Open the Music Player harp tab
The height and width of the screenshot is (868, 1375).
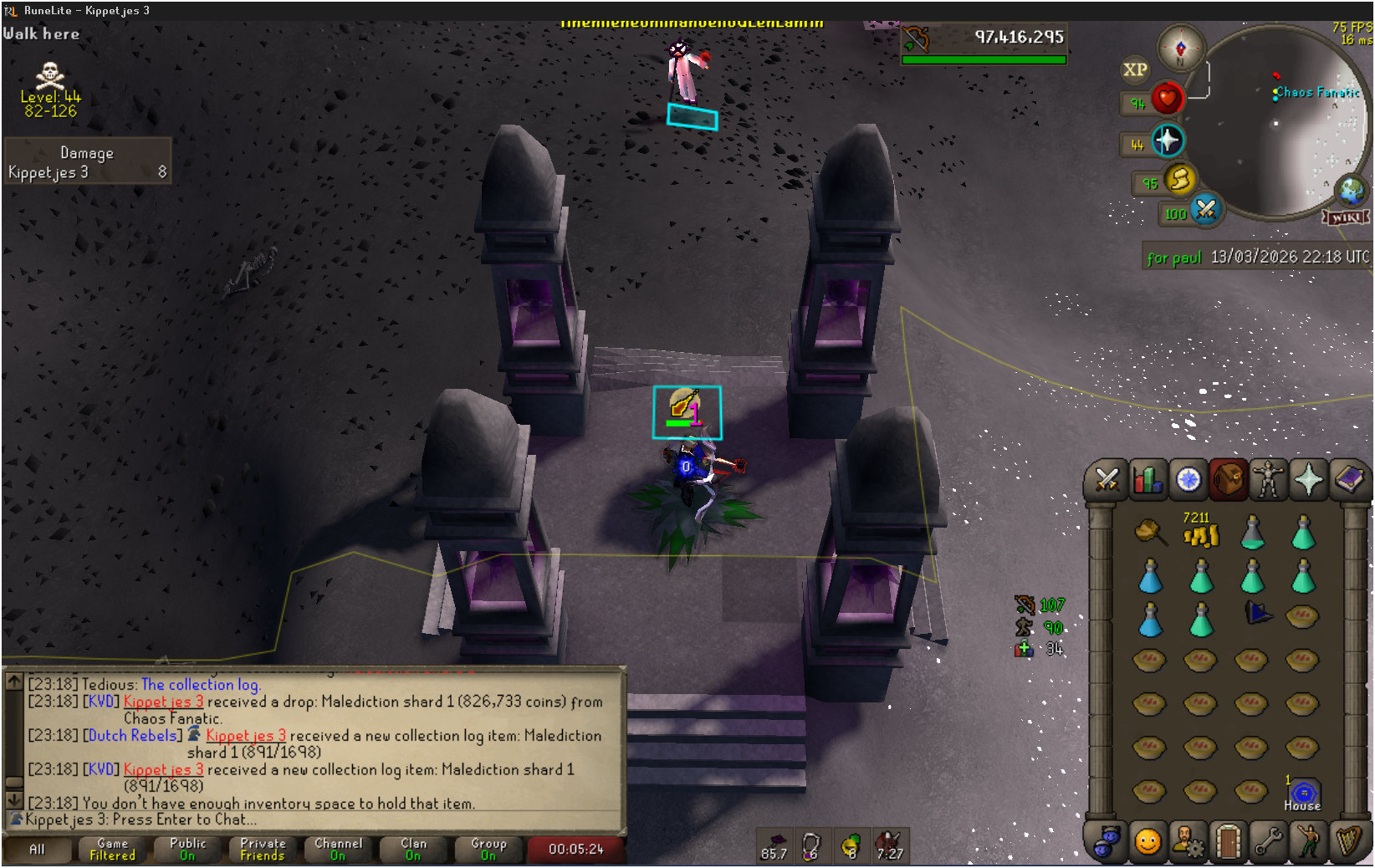click(x=1349, y=841)
